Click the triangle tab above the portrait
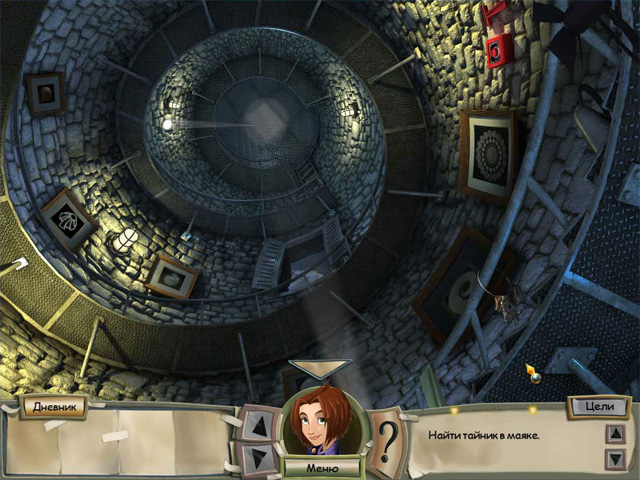Image resolution: width=640 pixels, height=480 pixels. [320, 368]
